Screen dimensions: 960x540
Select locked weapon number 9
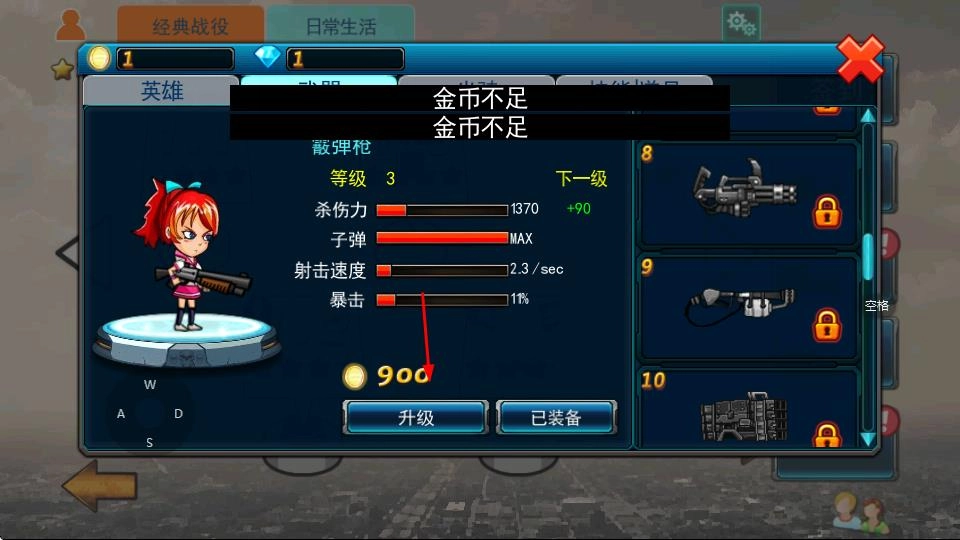748,307
